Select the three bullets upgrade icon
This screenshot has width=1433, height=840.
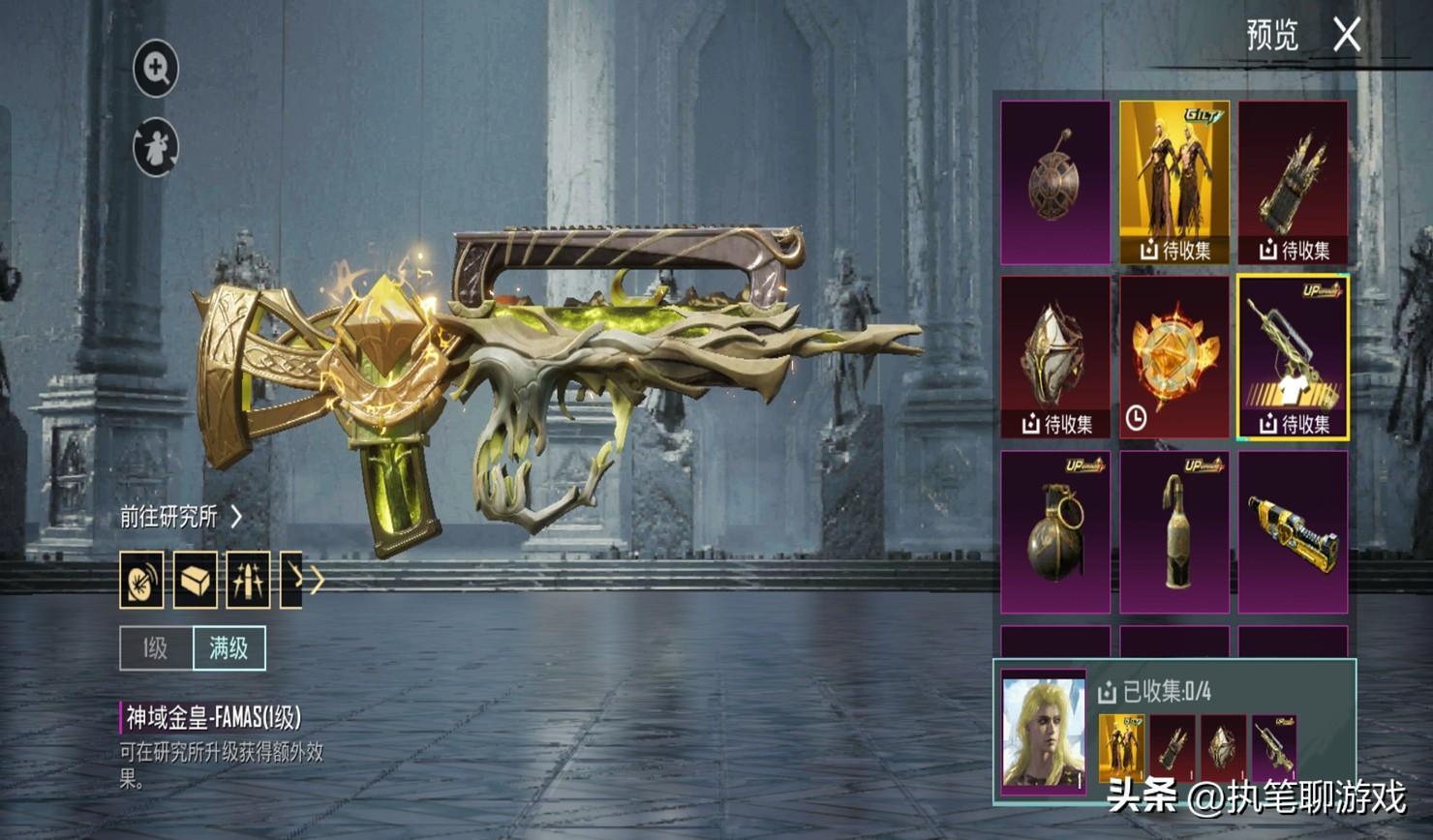coord(248,580)
